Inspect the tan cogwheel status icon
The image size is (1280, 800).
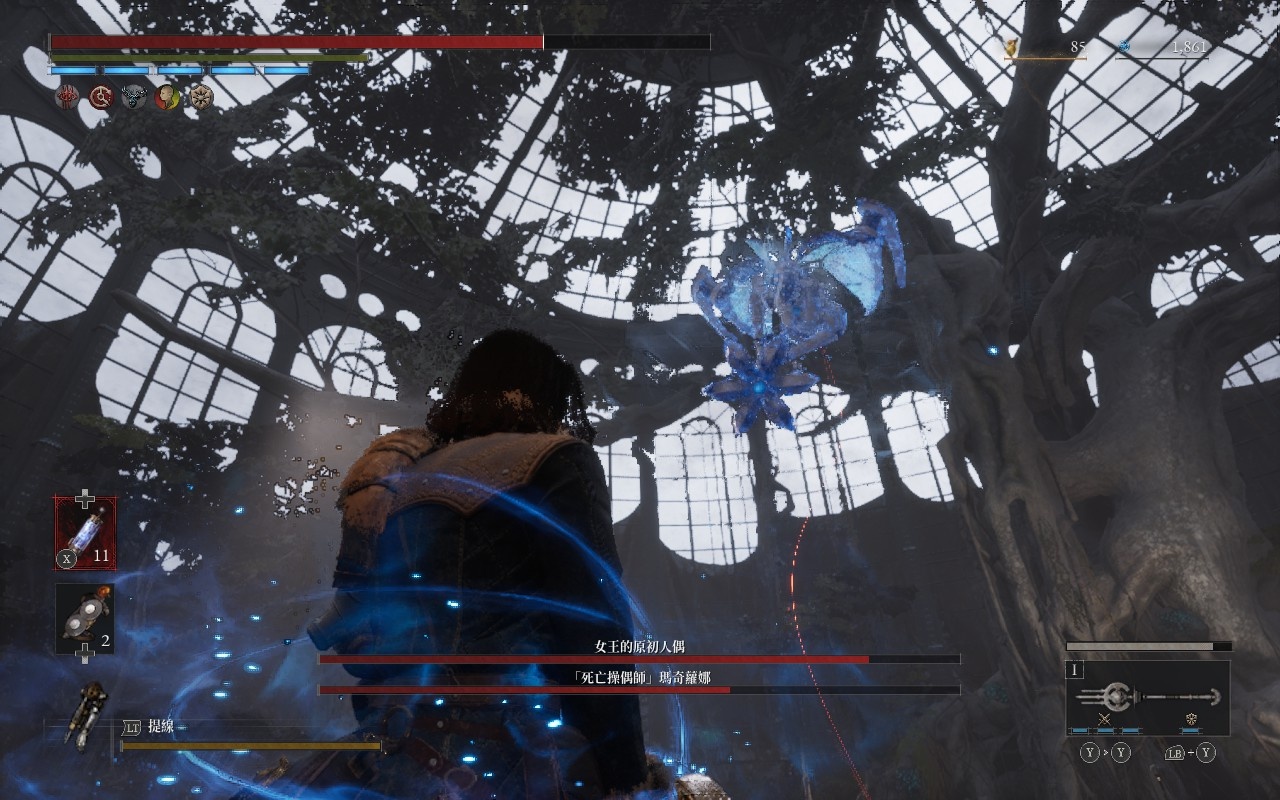(202, 97)
